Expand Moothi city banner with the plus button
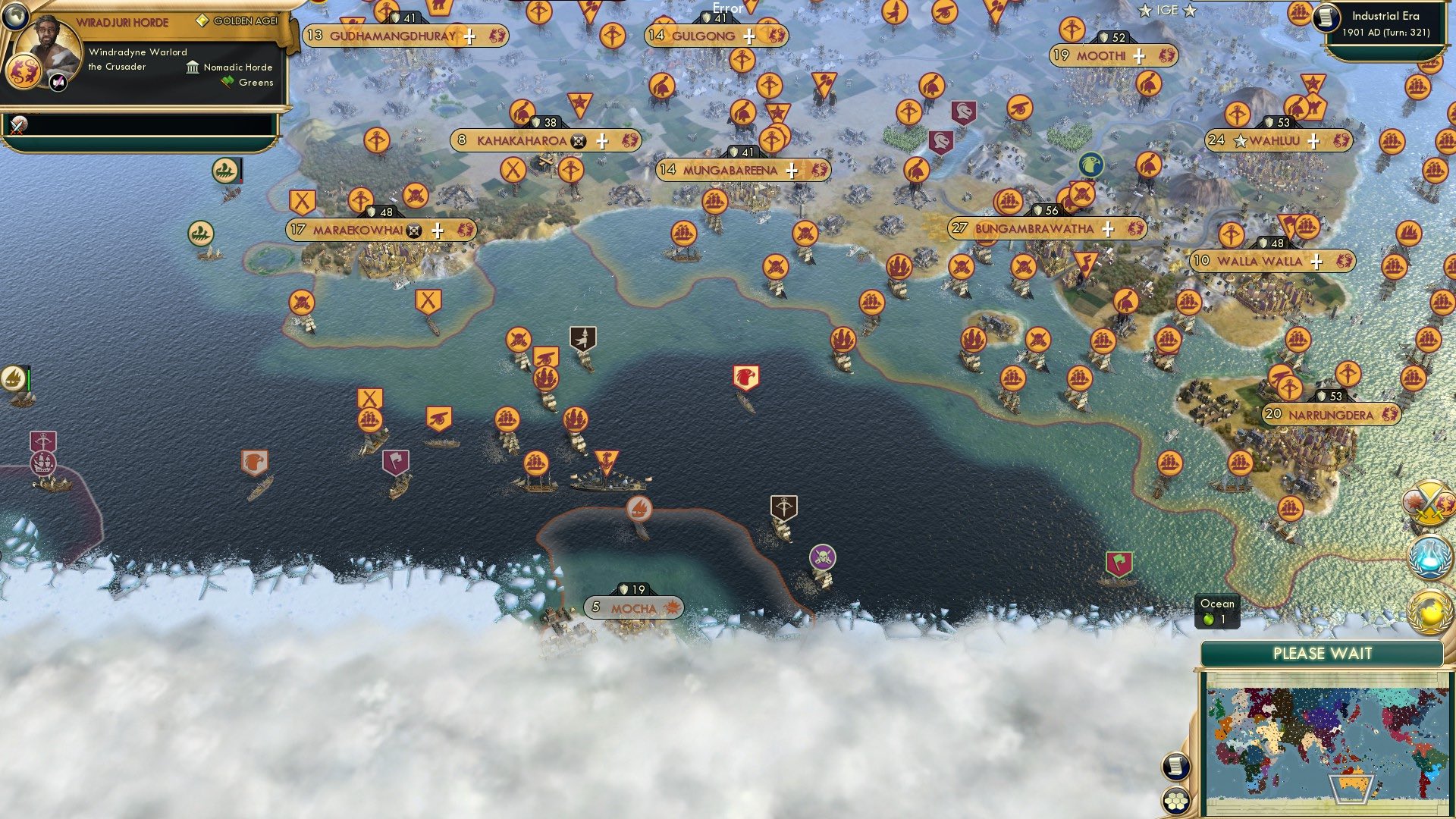The image size is (1456, 819). pos(1137,55)
